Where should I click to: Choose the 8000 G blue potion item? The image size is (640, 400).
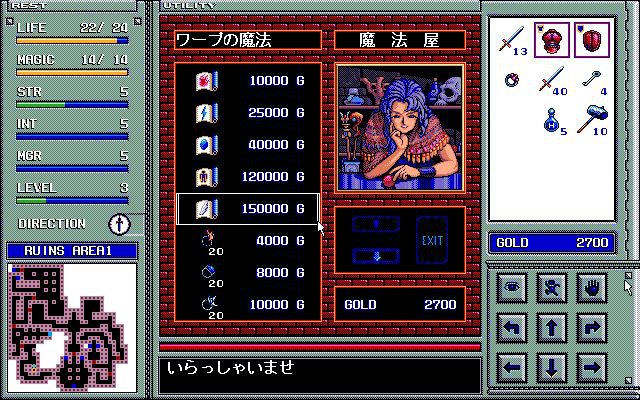[x=247, y=272]
